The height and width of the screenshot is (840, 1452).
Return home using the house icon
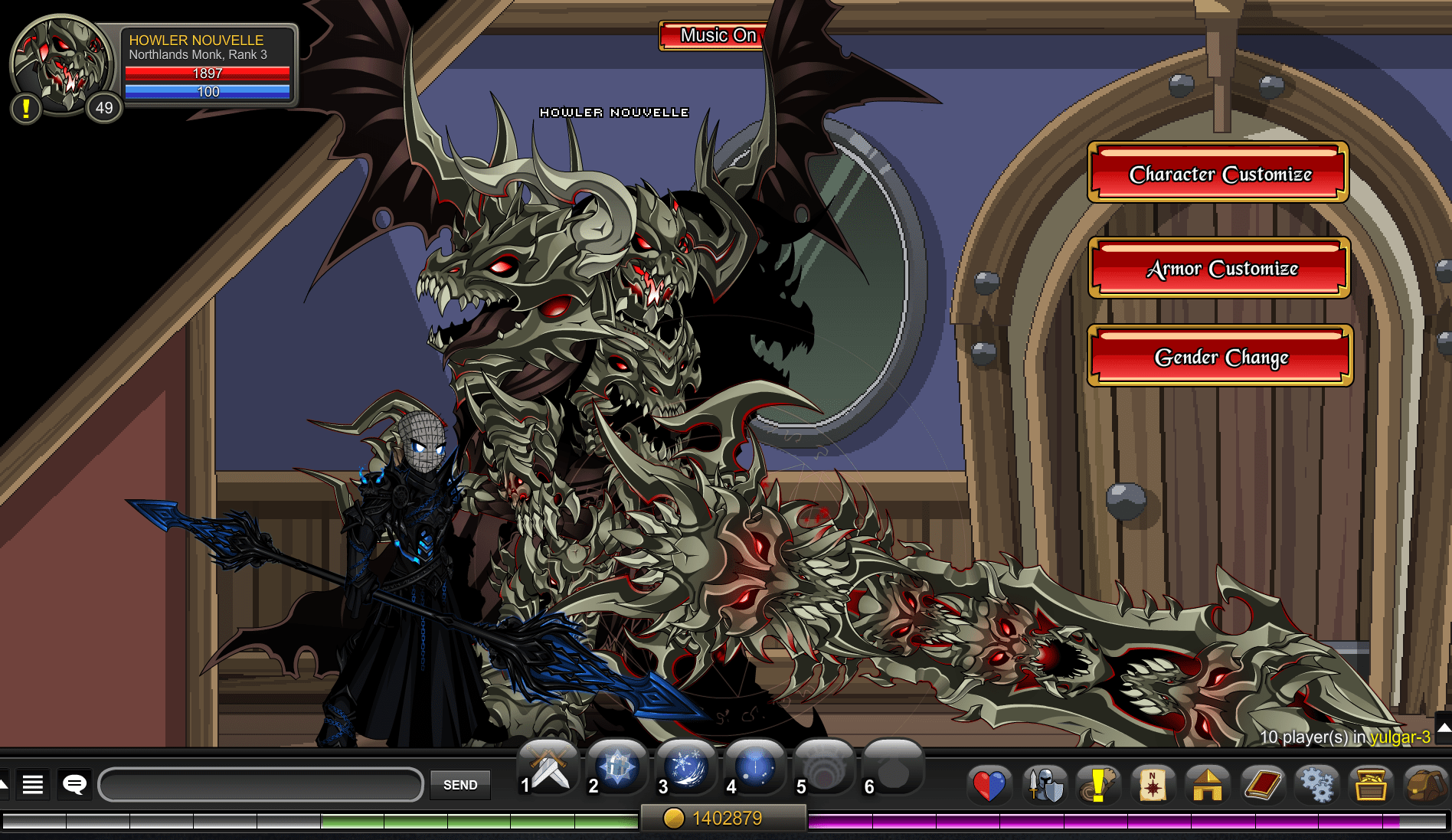1208,785
